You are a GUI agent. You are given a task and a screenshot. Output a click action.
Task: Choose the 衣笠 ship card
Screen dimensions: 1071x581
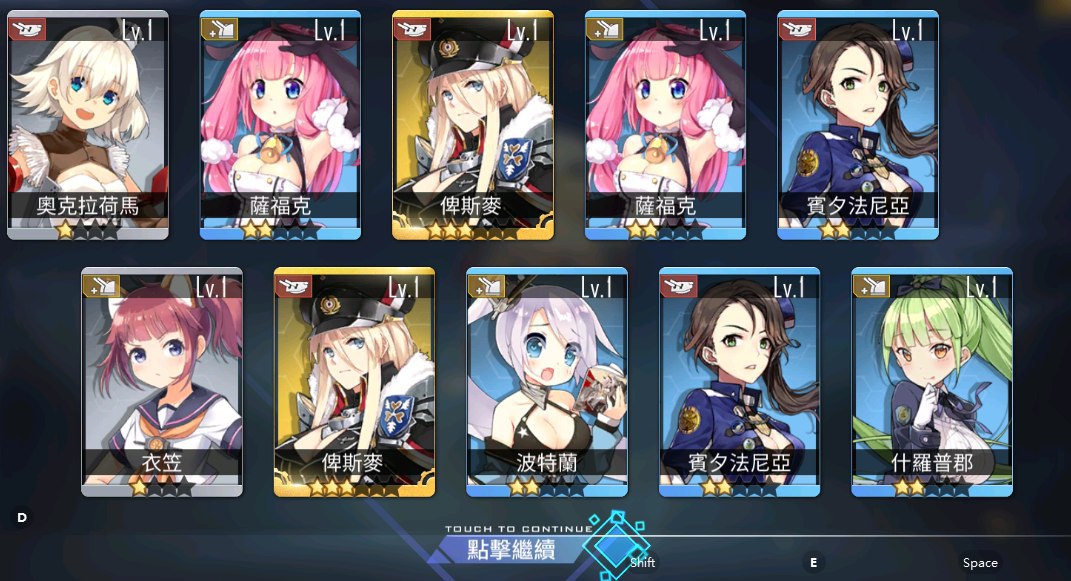(161, 381)
